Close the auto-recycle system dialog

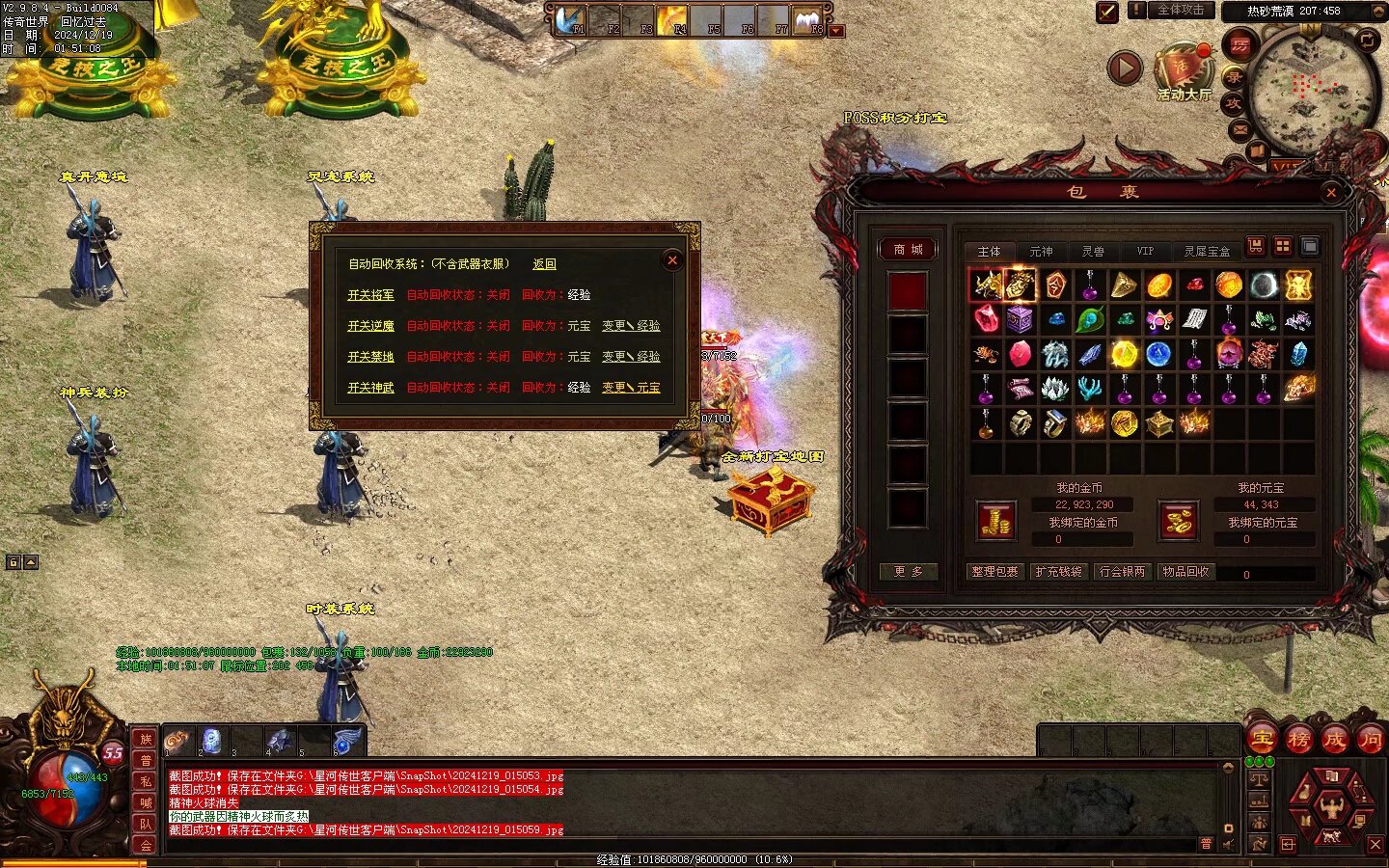pyautogui.click(x=672, y=259)
